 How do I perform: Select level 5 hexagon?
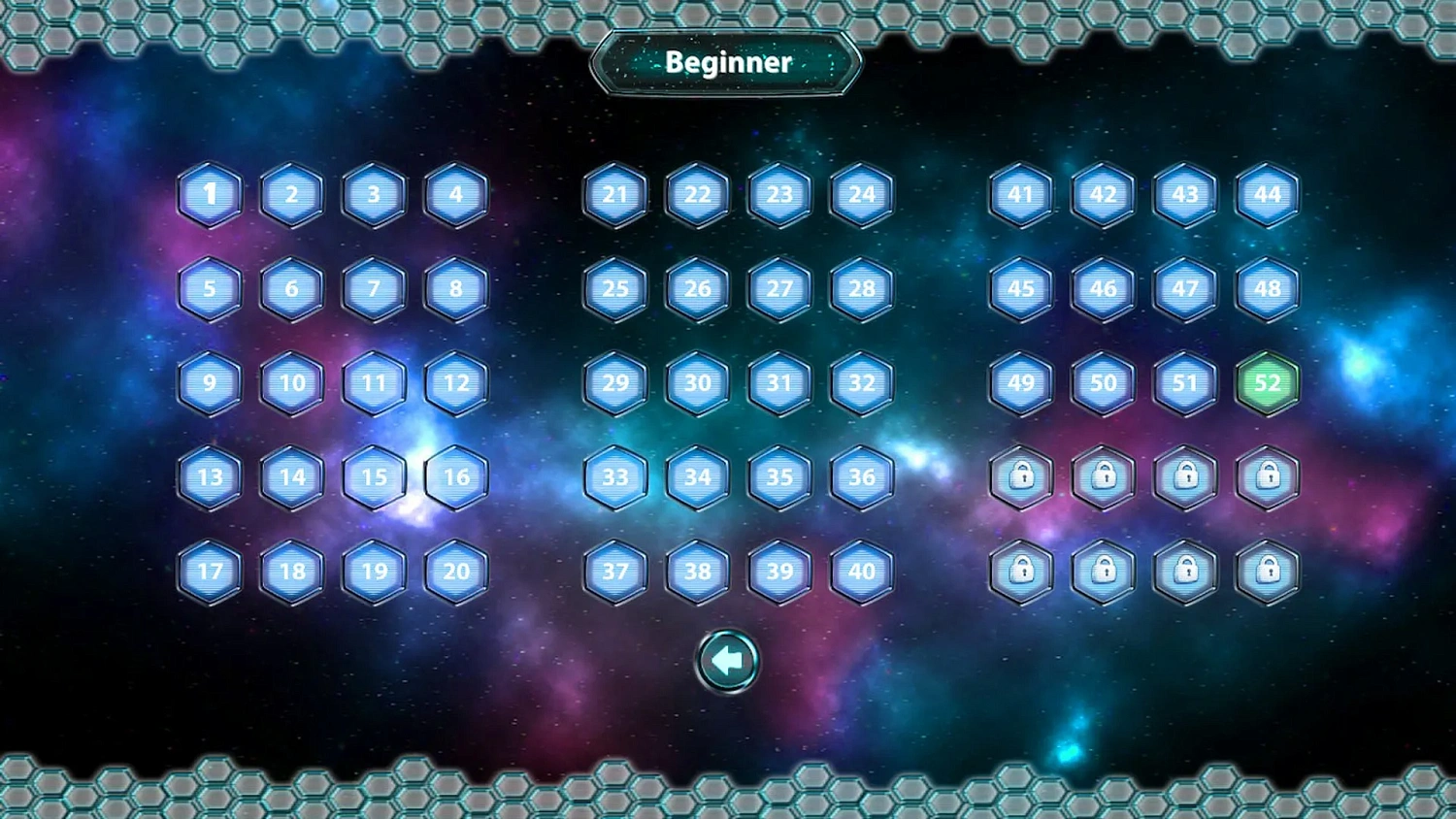[209, 288]
